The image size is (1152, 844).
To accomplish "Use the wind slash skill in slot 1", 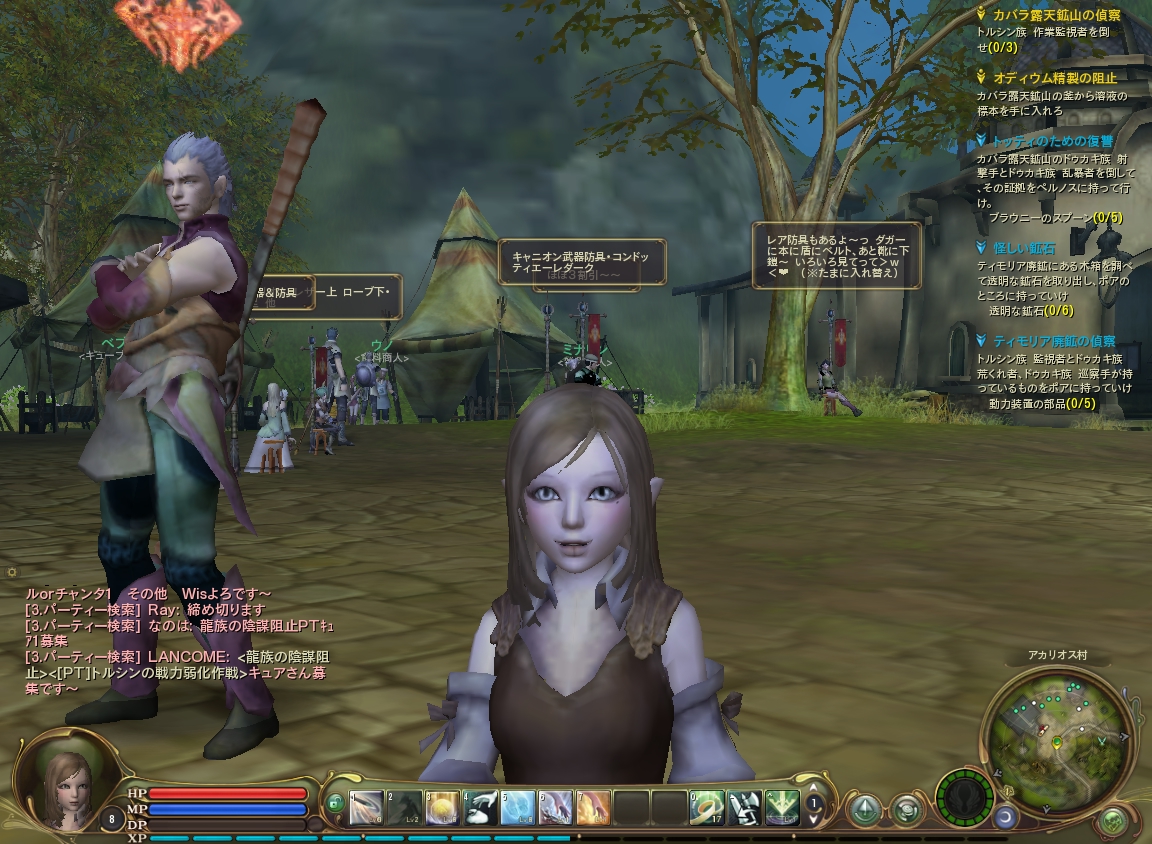I will click(367, 807).
